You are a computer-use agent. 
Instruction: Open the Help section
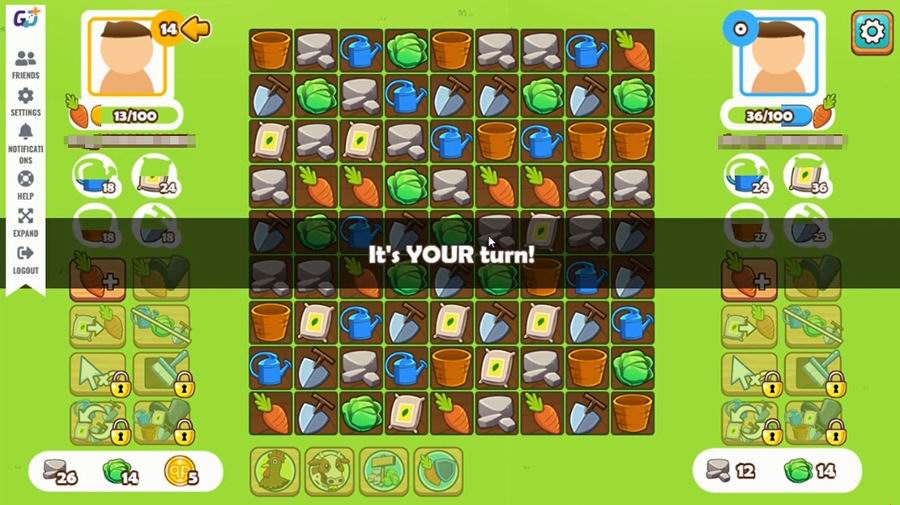click(x=25, y=183)
